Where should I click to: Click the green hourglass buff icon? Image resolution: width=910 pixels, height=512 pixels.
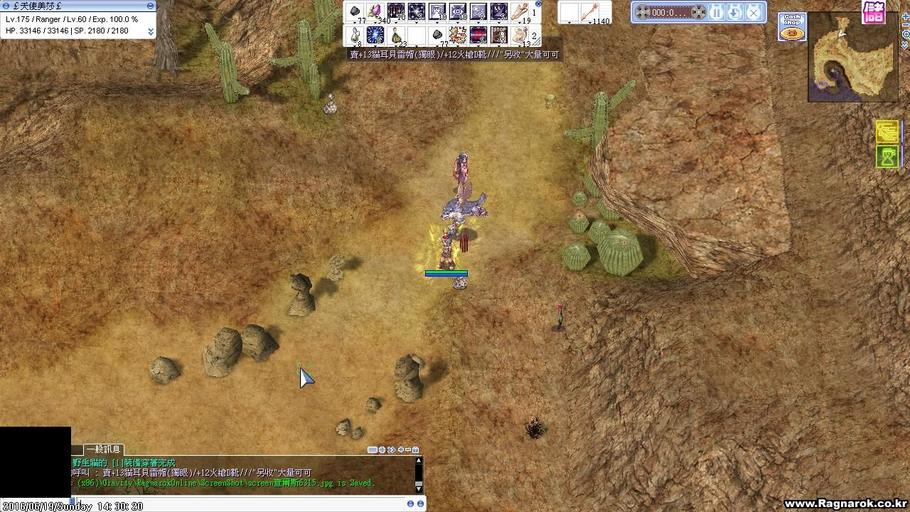coord(887,157)
